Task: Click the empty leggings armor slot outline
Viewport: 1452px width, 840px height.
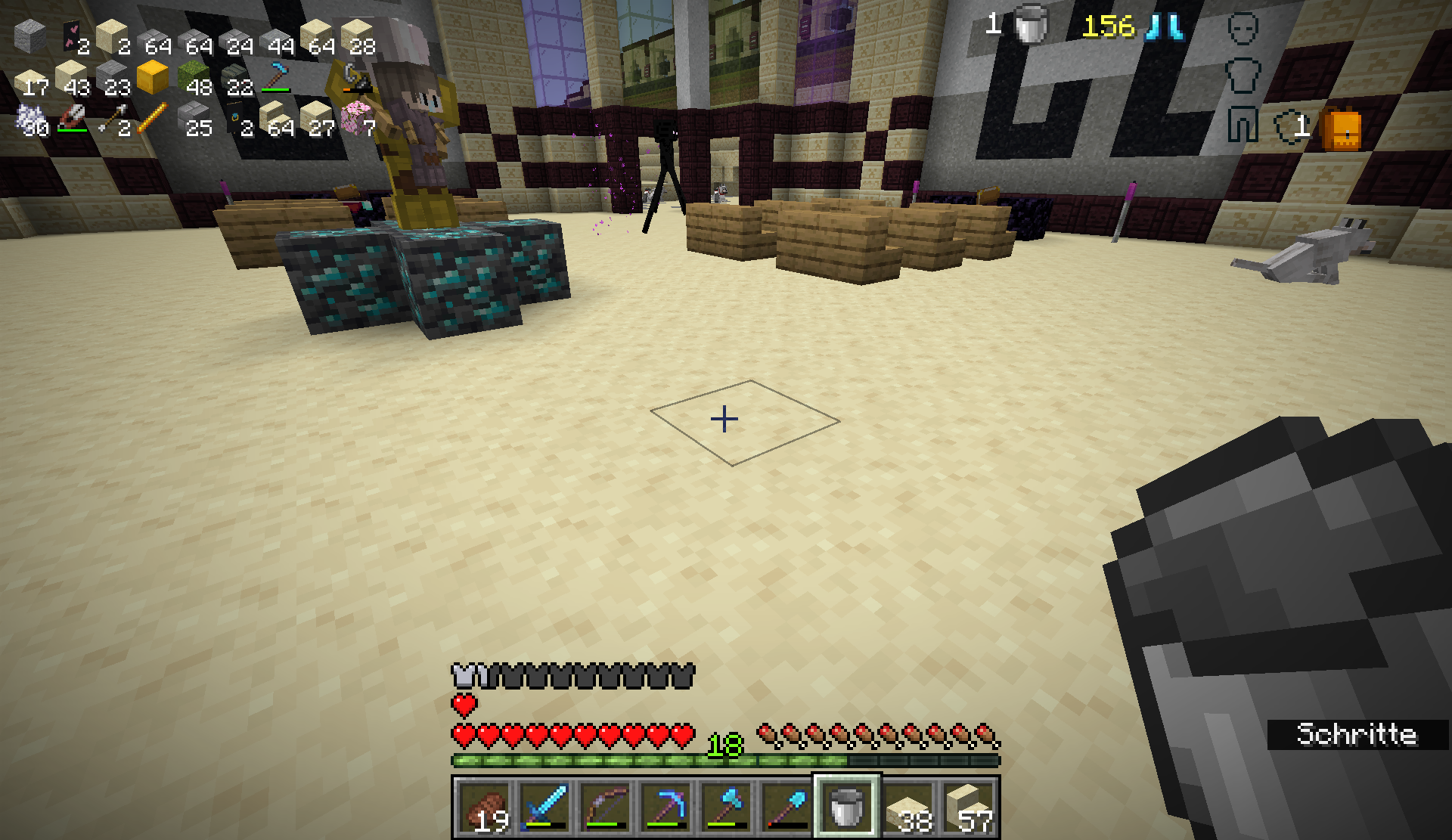Action: click(1243, 125)
